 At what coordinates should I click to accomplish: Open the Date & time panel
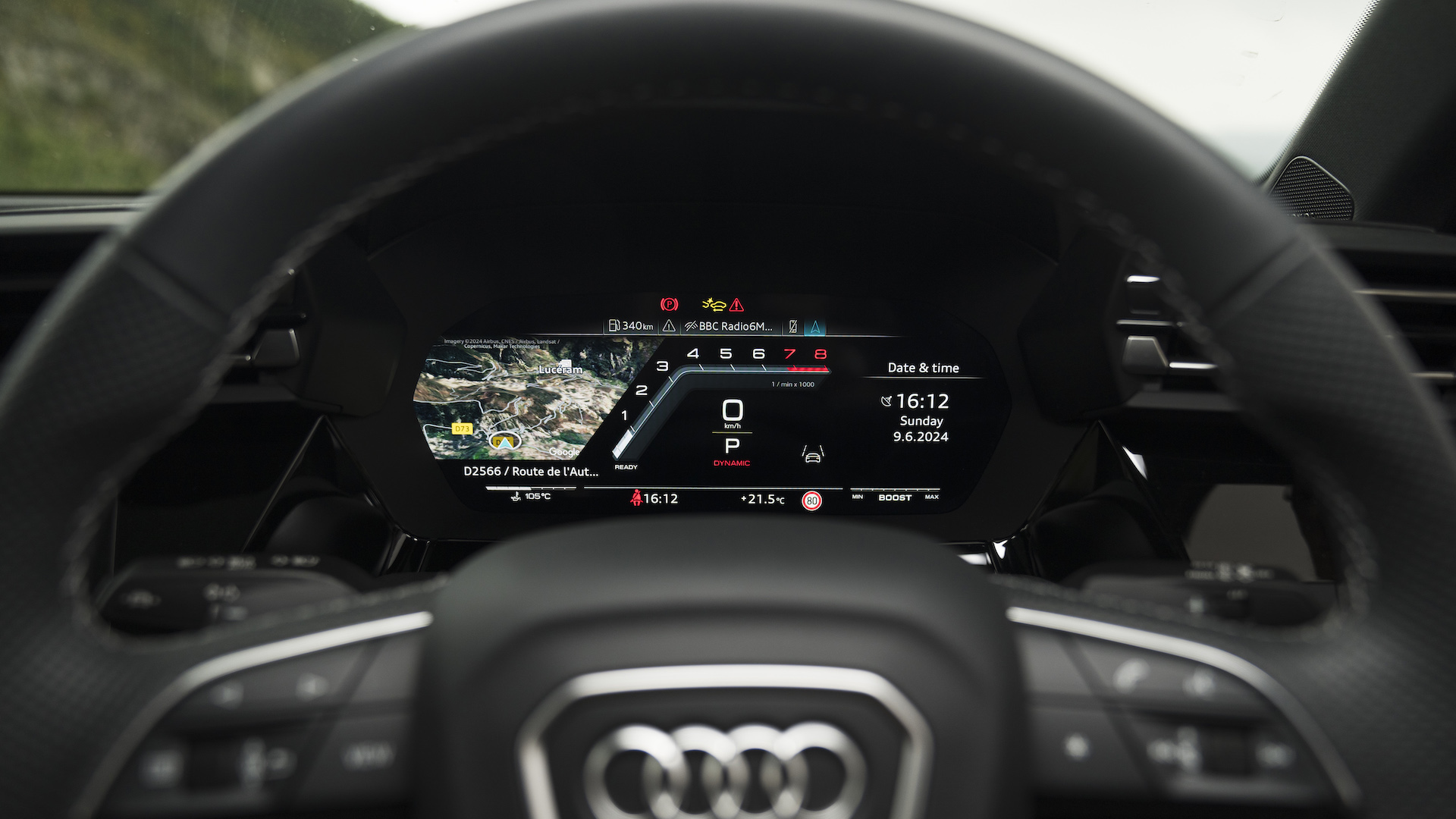pos(923,369)
